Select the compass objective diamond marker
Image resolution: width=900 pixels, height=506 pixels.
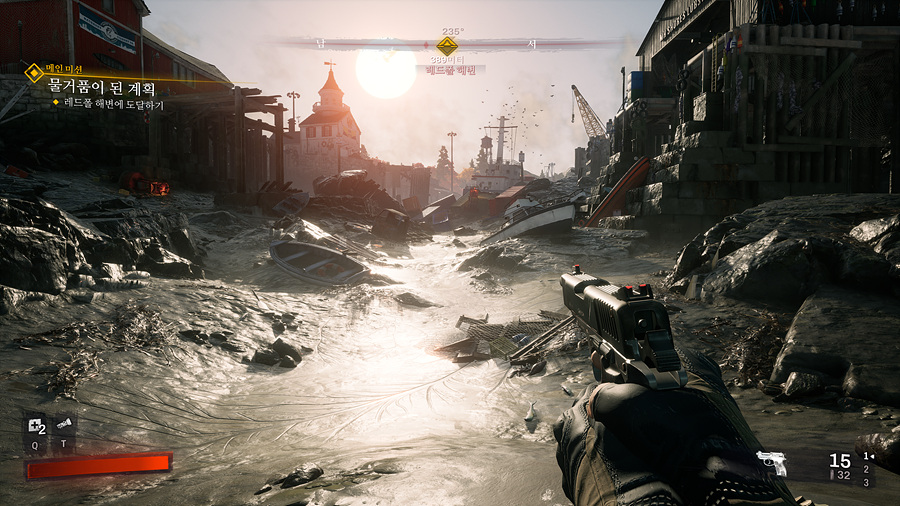tap(447, 45)
